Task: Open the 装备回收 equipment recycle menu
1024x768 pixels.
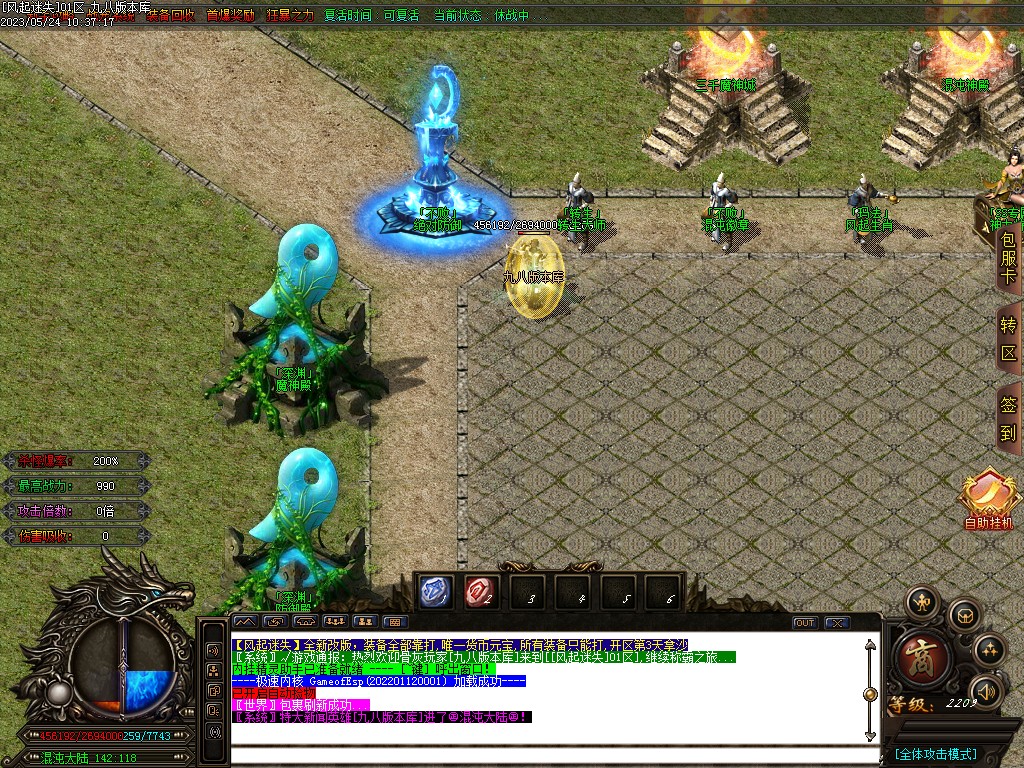Action: [x=170, y=16]
